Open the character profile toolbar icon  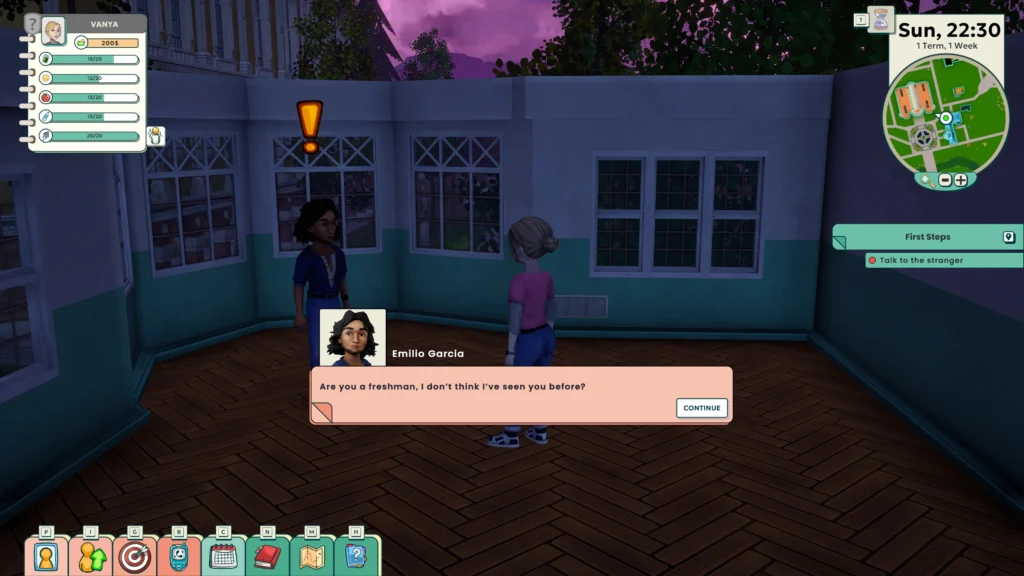tap(46, 556)
